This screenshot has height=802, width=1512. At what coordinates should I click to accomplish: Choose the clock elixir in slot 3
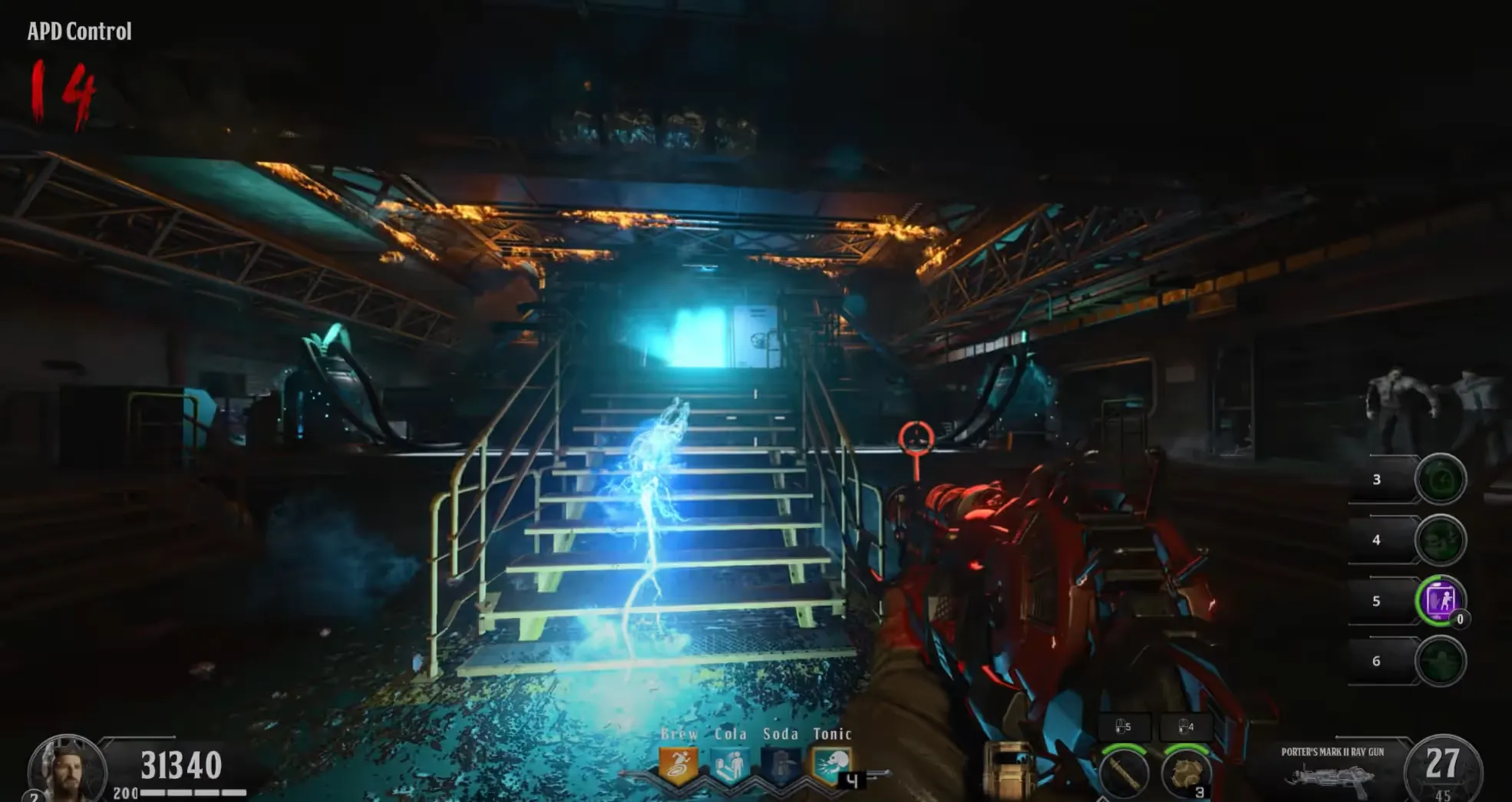coord(1440,479)
